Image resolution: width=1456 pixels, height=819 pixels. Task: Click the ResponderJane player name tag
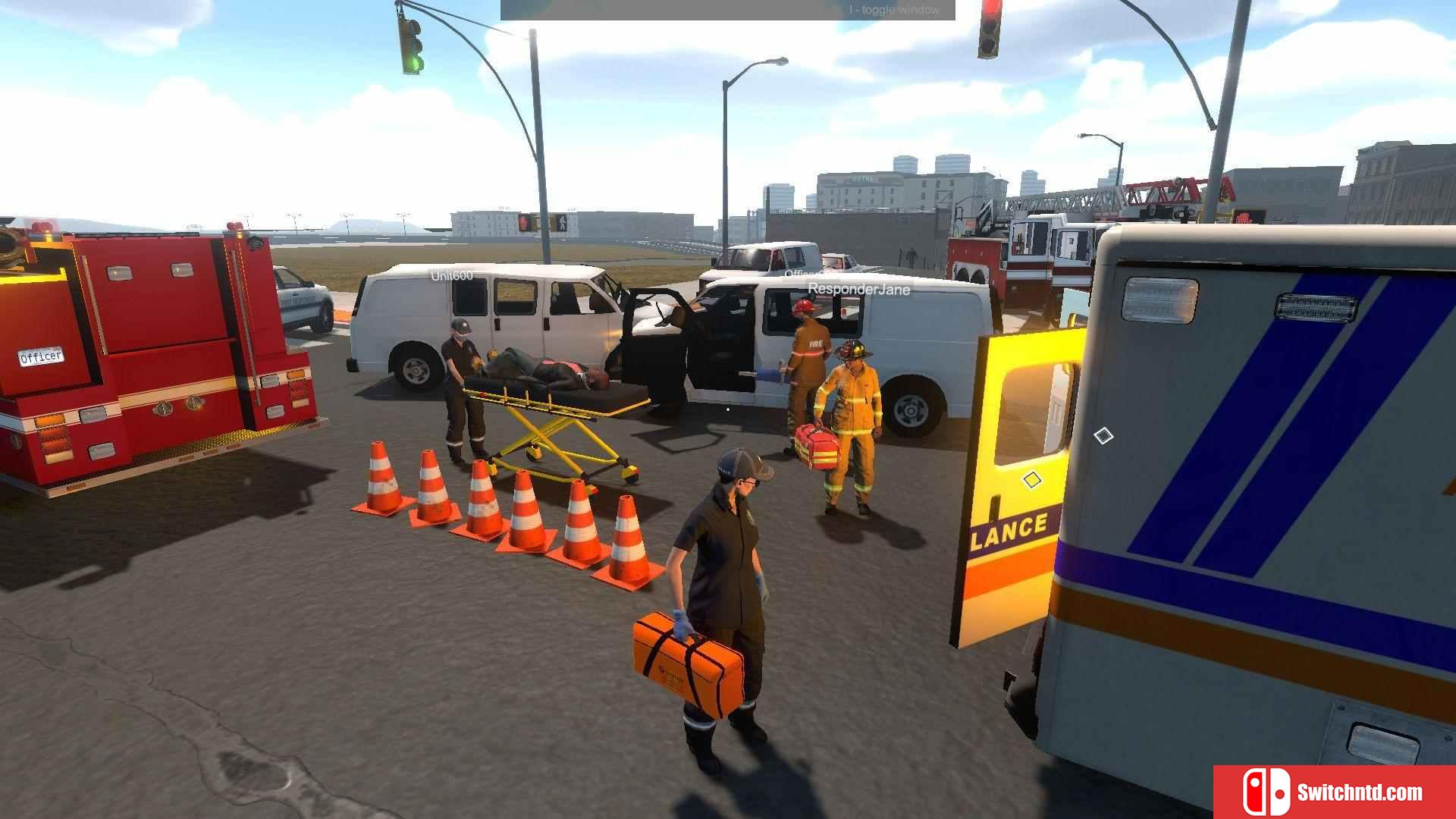click(x=858, y=289)
